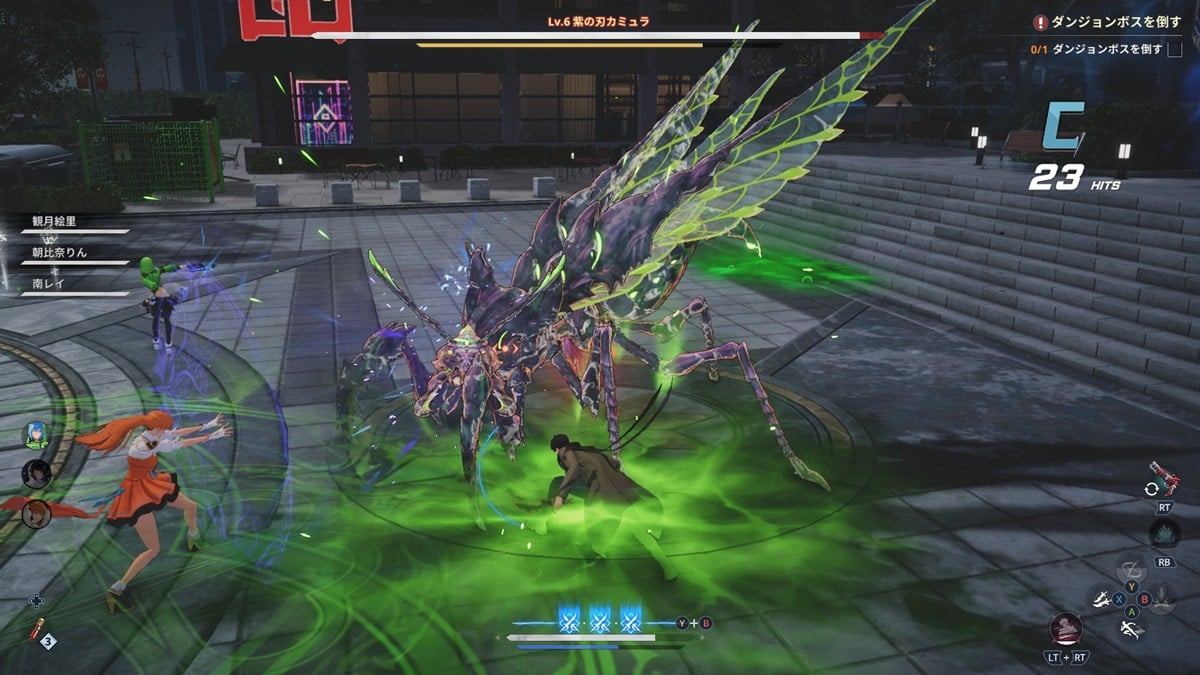This screenshot has height=675, width=1200.
Task: Click the blue-haired character portrait
Action: [x=37, y=436]
